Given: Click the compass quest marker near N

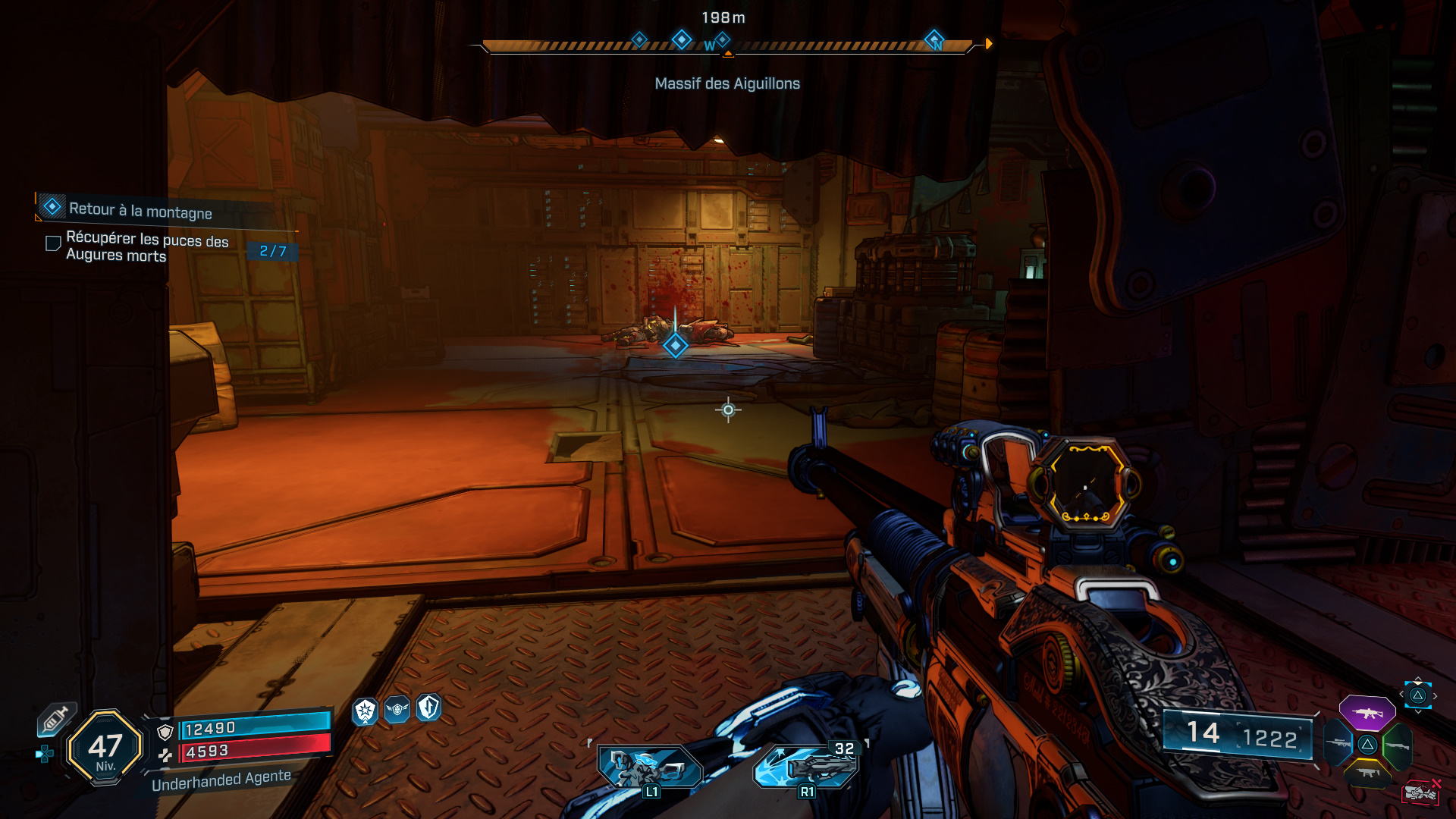Looking at the screenshot, I should point(934,39).
